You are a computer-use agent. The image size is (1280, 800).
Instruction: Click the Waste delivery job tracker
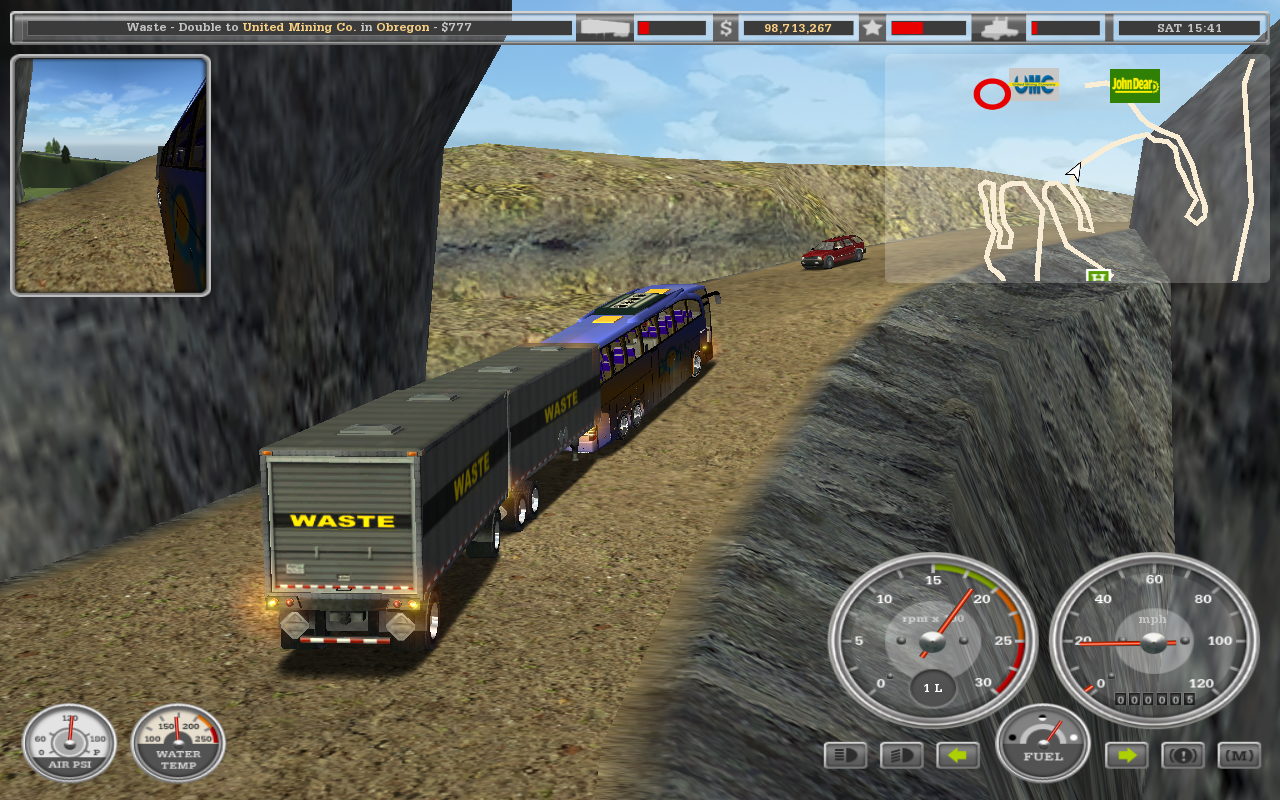point(299,28)
